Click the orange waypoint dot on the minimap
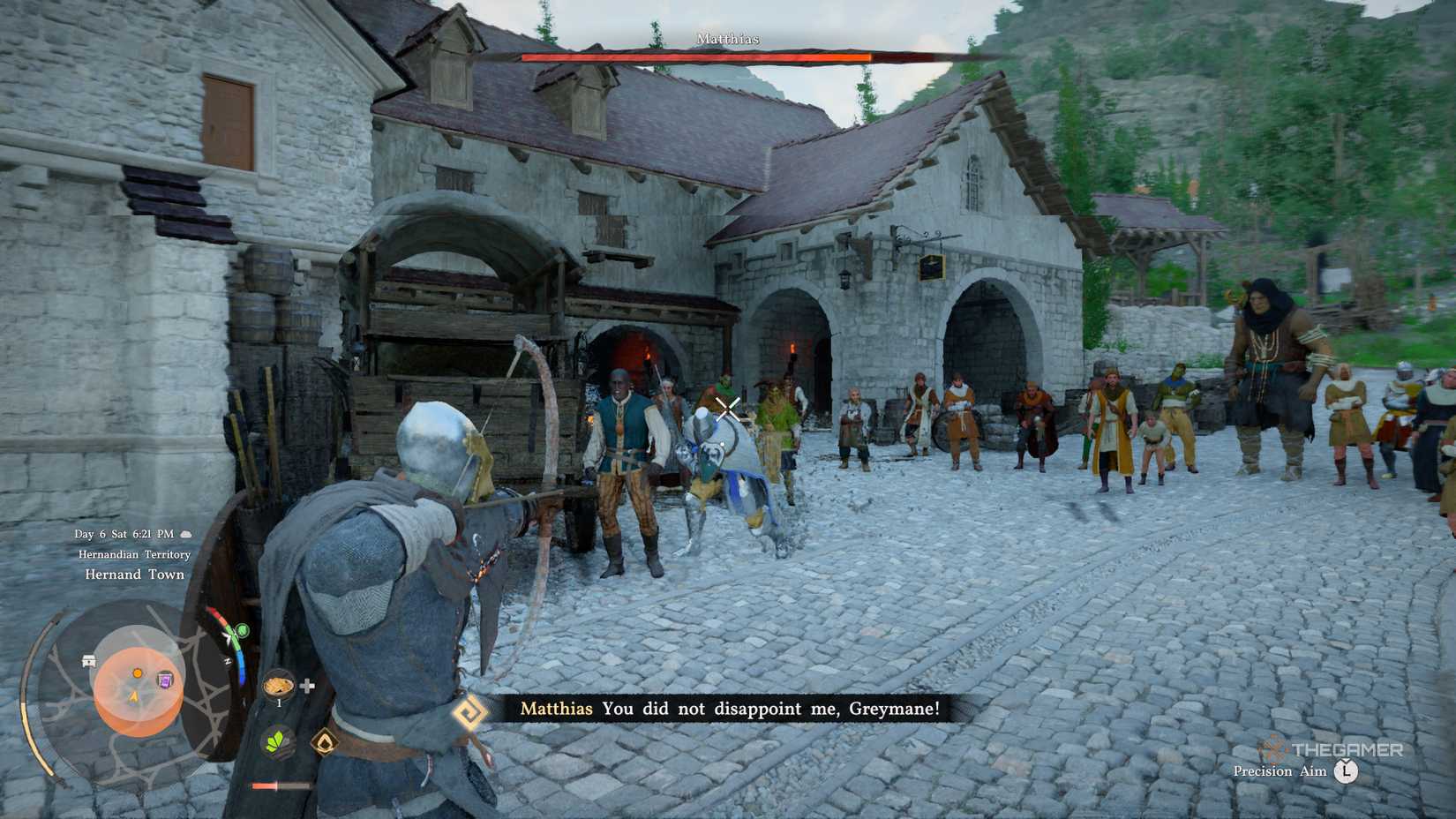The height and width of the screenshot is (819, 1456). tap(137, 673)
